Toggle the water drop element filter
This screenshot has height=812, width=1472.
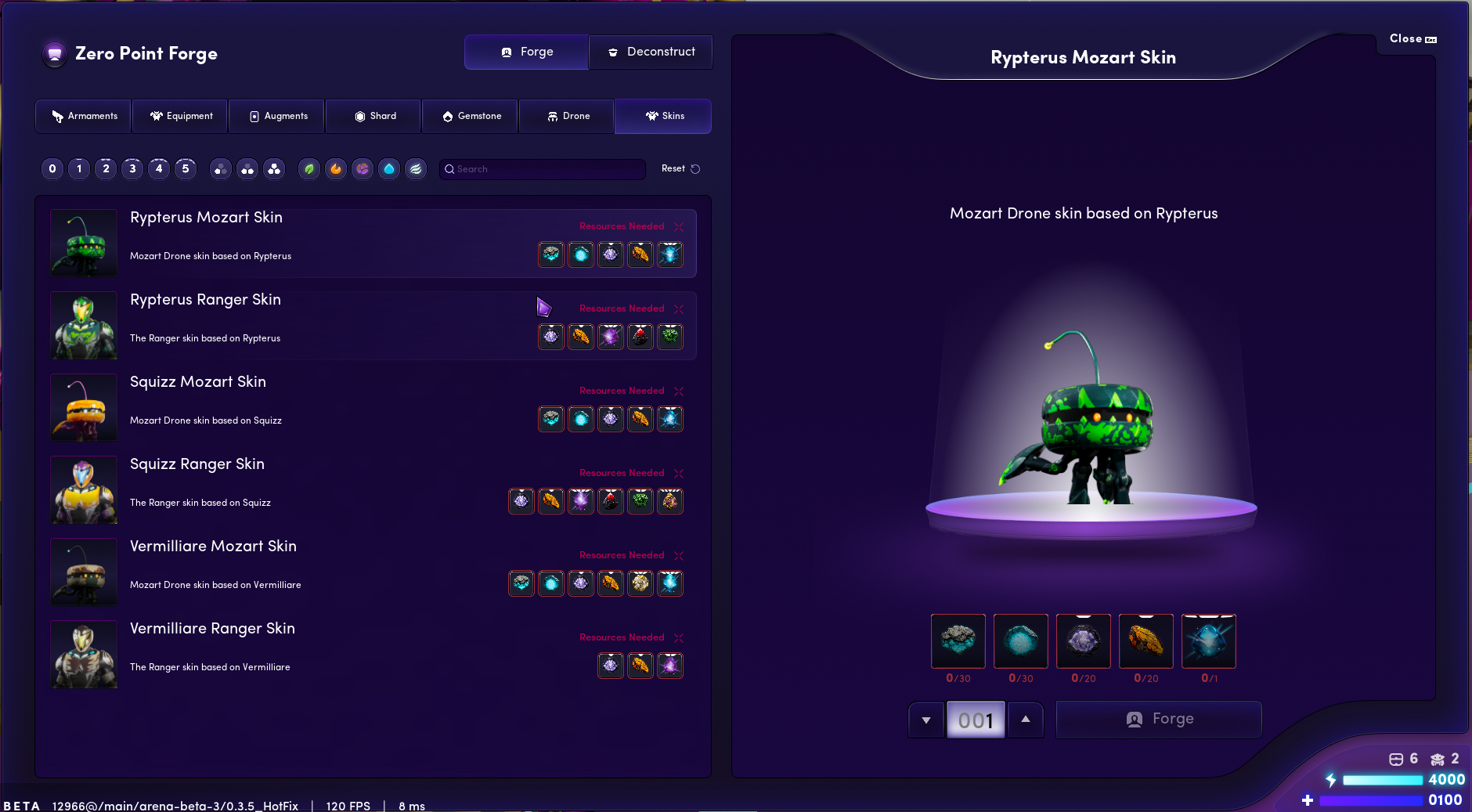(x=389, y=168)
